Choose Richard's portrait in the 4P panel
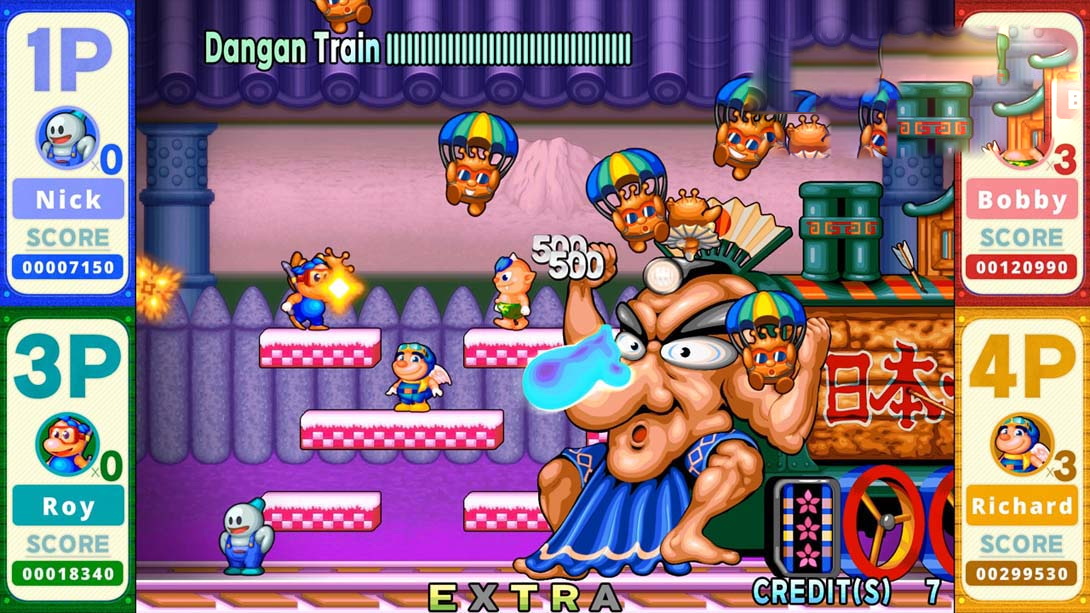The width and height of the screenshot is (1090, 613). coord(1020,443)
